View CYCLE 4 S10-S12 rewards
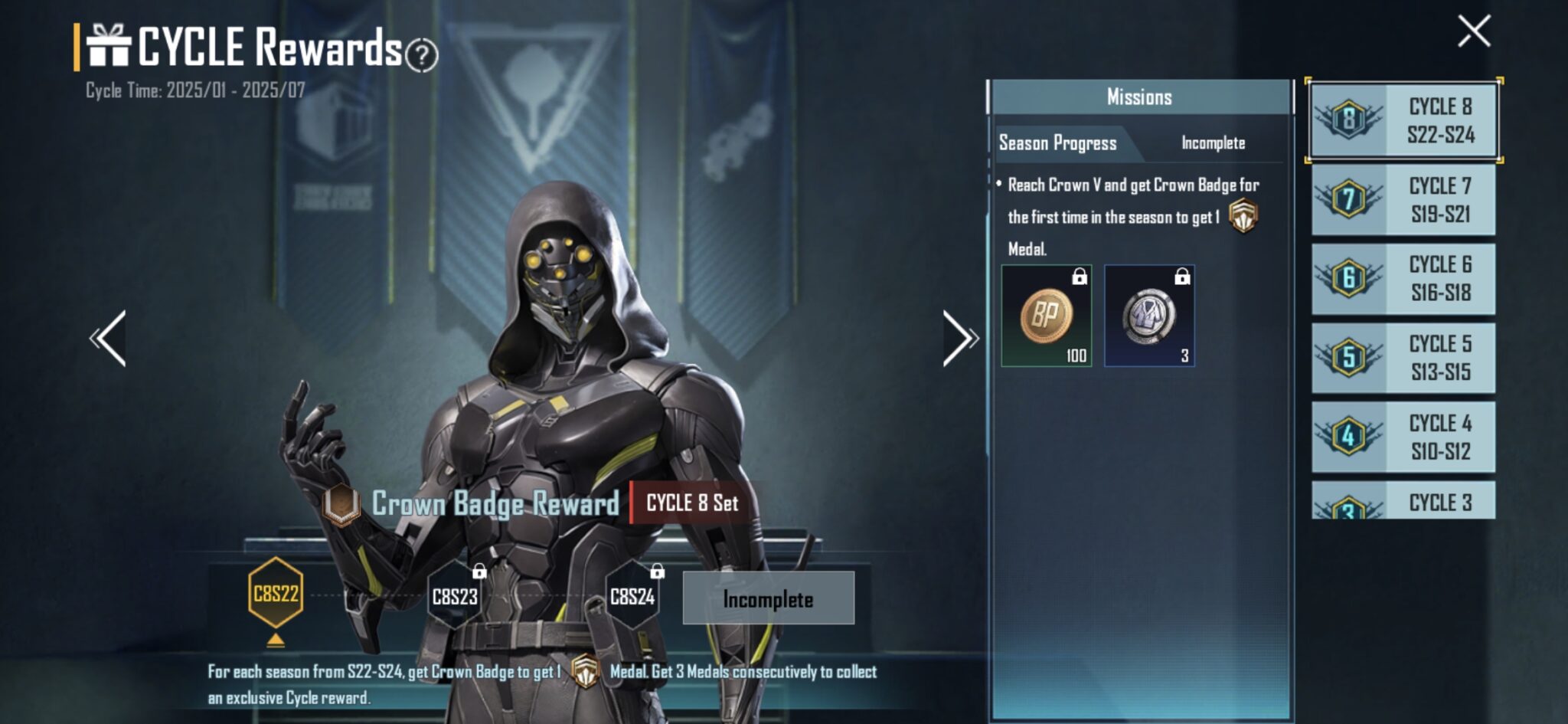This screenshot has width=1568, height=724. [x=1403, y=437]
